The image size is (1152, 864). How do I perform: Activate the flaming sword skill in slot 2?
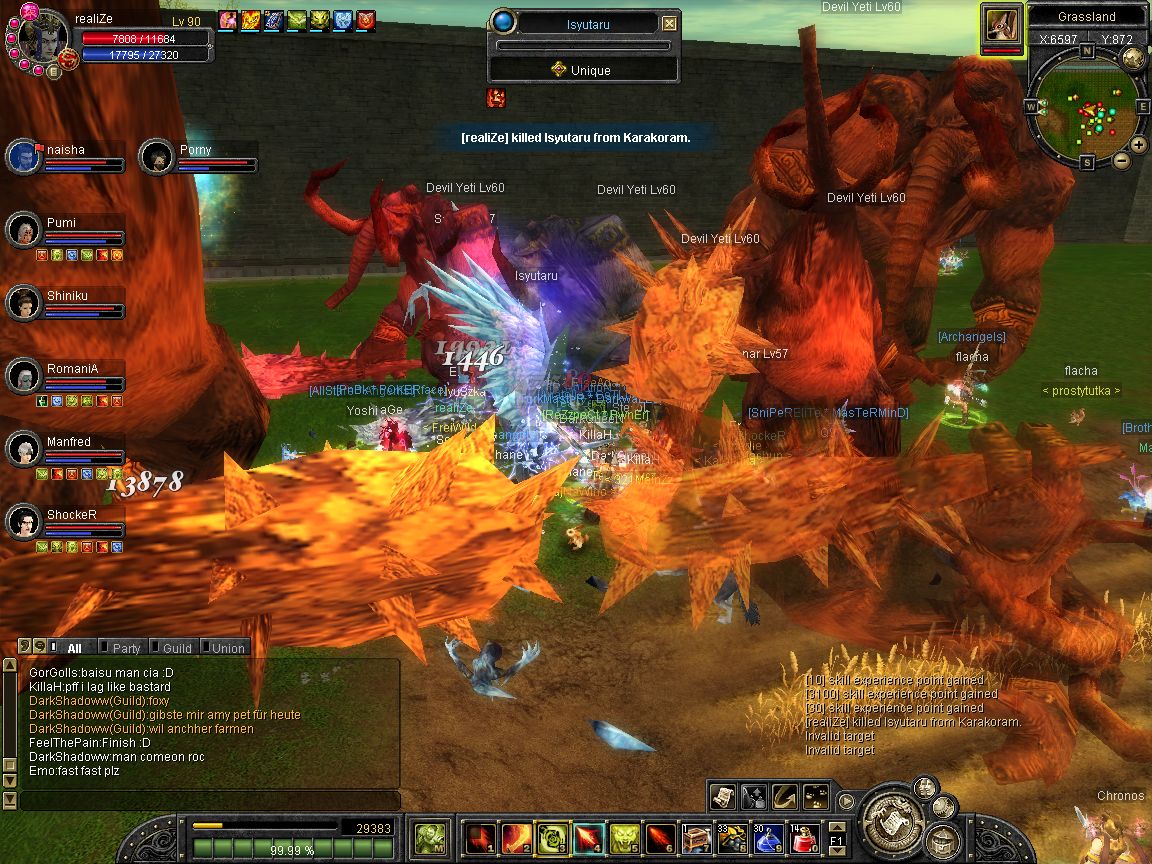[516, 835]
